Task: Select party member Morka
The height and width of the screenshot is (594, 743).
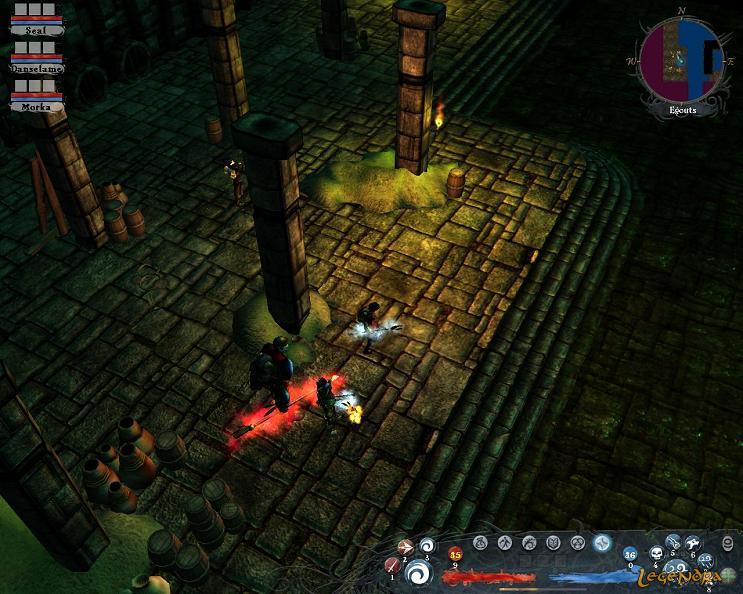Action: (37, 105)
